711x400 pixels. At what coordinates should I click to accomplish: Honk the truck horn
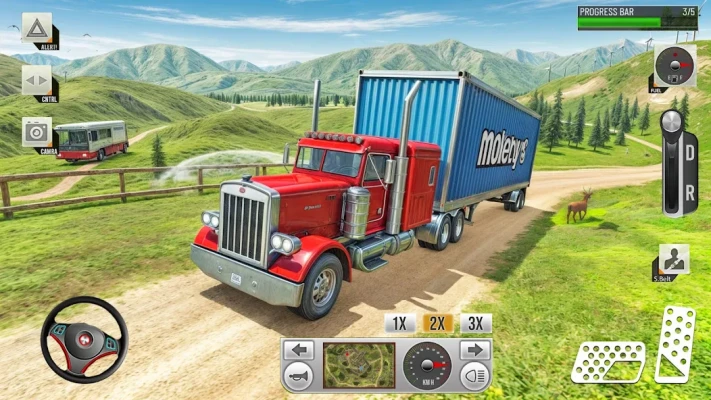pyautogui.click(x=299, y=377)
